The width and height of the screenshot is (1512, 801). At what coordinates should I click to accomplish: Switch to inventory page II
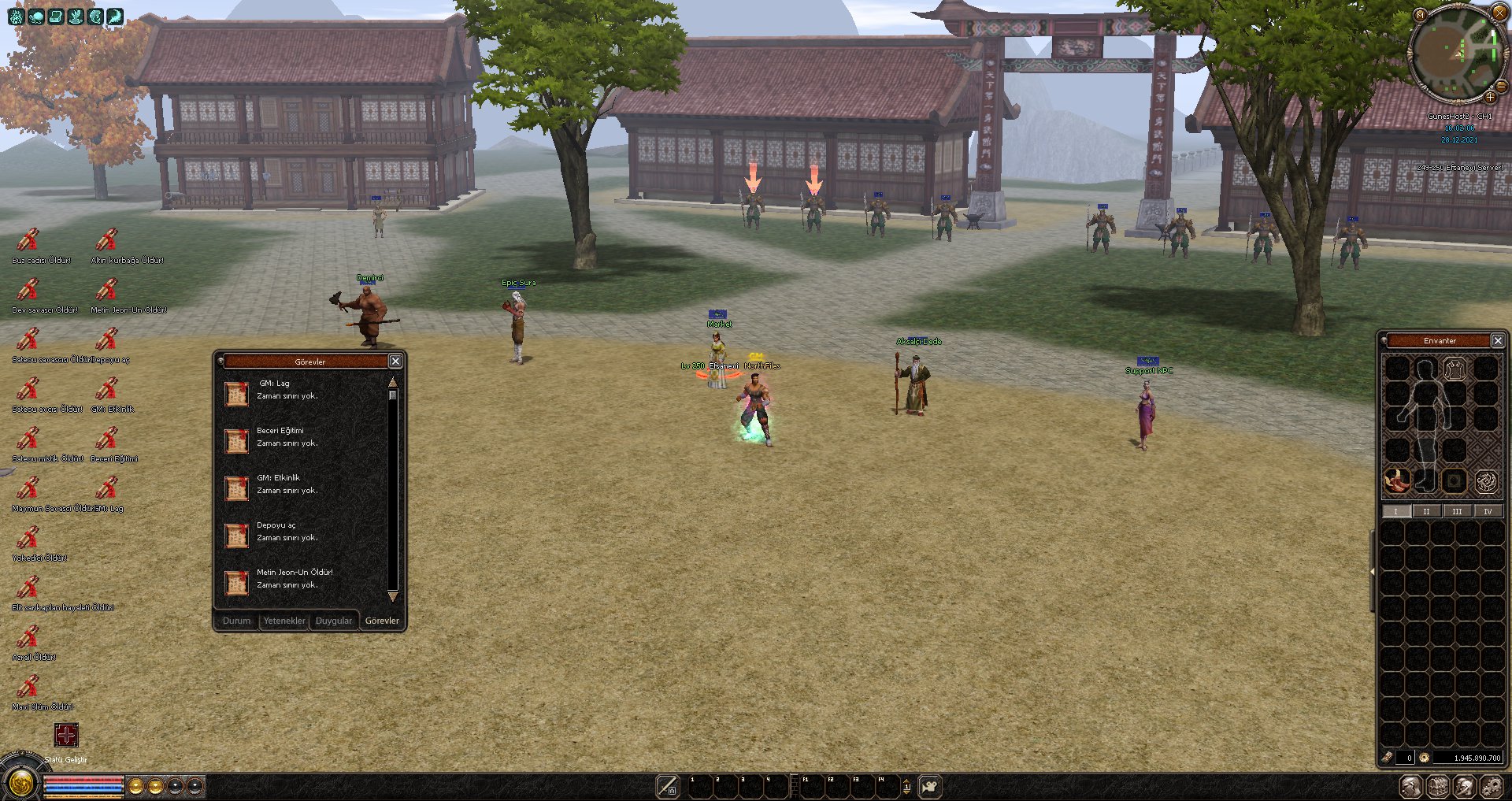[x=1426, y=511]
